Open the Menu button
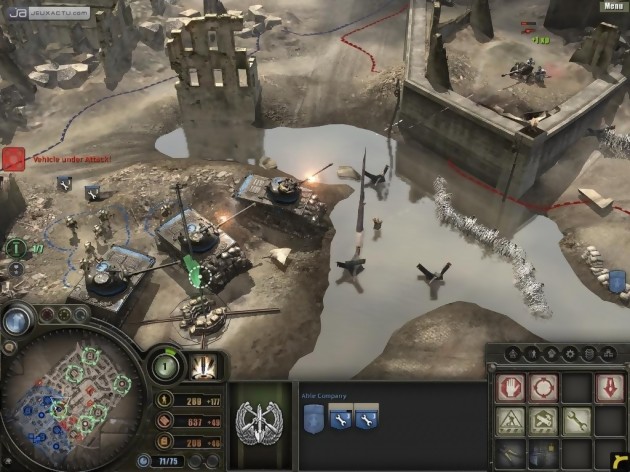 pyautogui.click(x=613, y=6)
